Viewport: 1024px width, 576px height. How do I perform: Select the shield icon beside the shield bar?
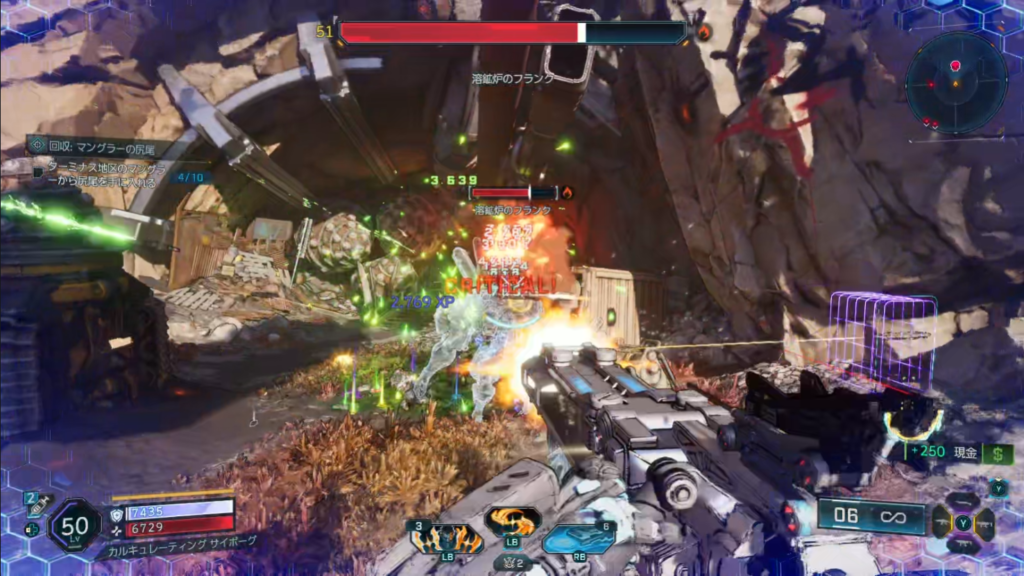pyautogui.click(x=118, y=511)
